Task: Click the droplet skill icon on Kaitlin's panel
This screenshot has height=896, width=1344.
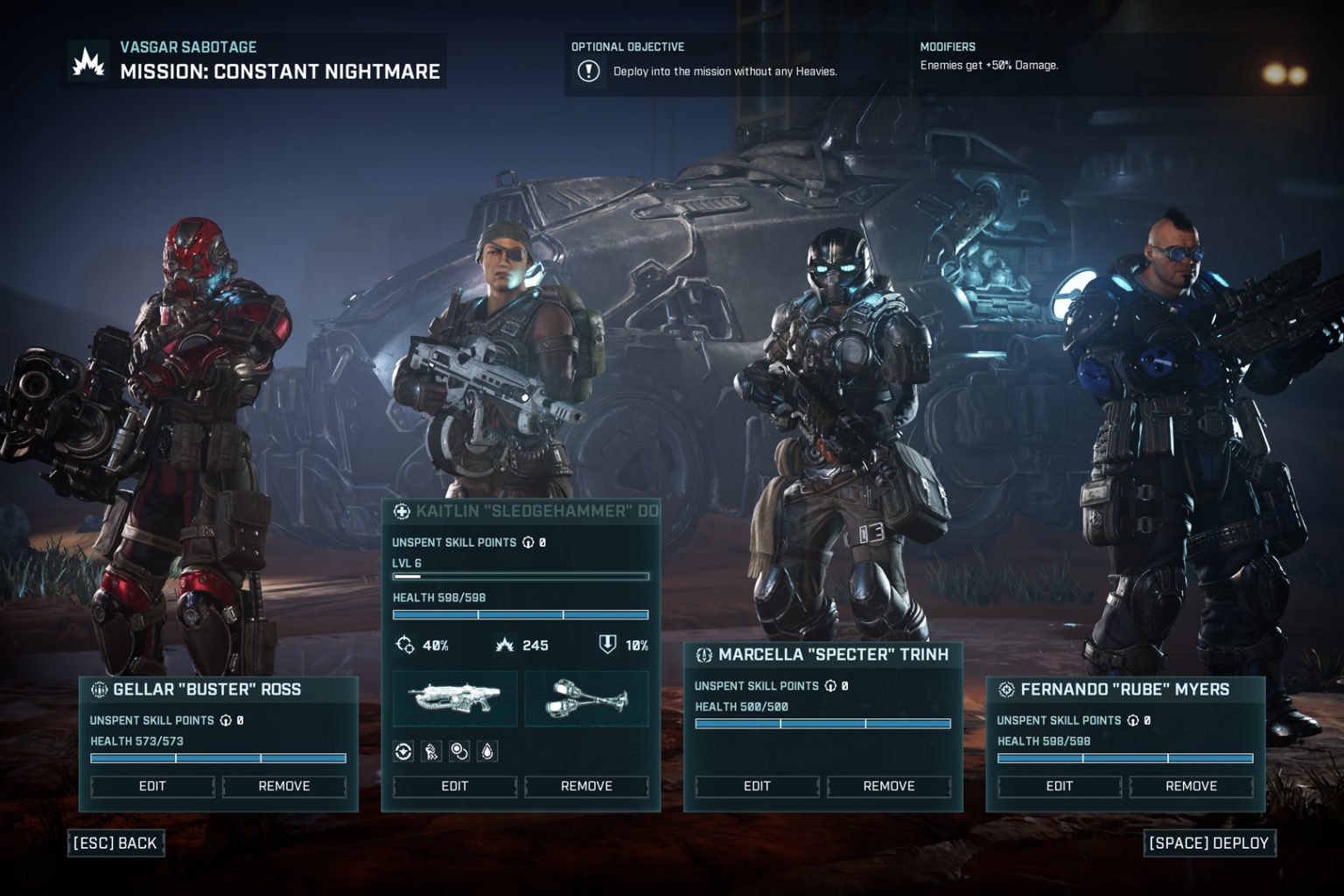Action: [x=487, y=751]
